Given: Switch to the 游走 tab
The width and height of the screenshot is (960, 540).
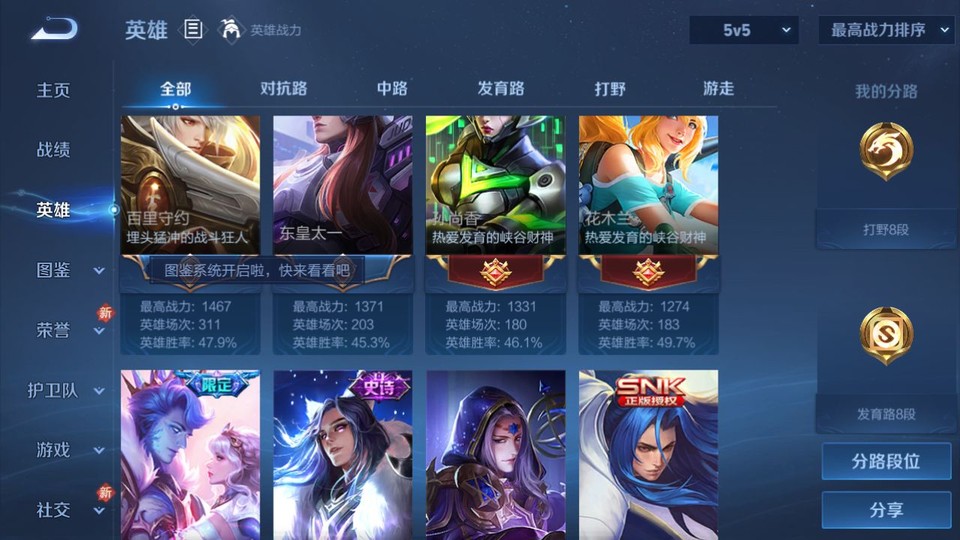Looking at the screenshot, I should [x=718, y=88].
